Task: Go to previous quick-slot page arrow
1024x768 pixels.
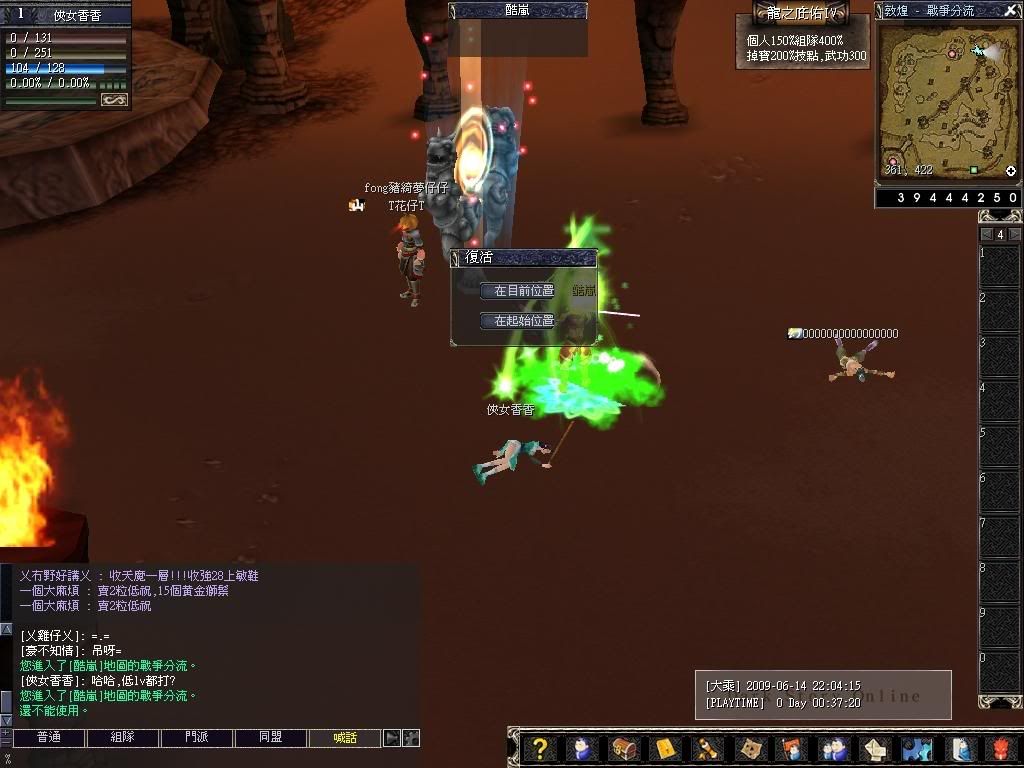Action: [986, 234]
